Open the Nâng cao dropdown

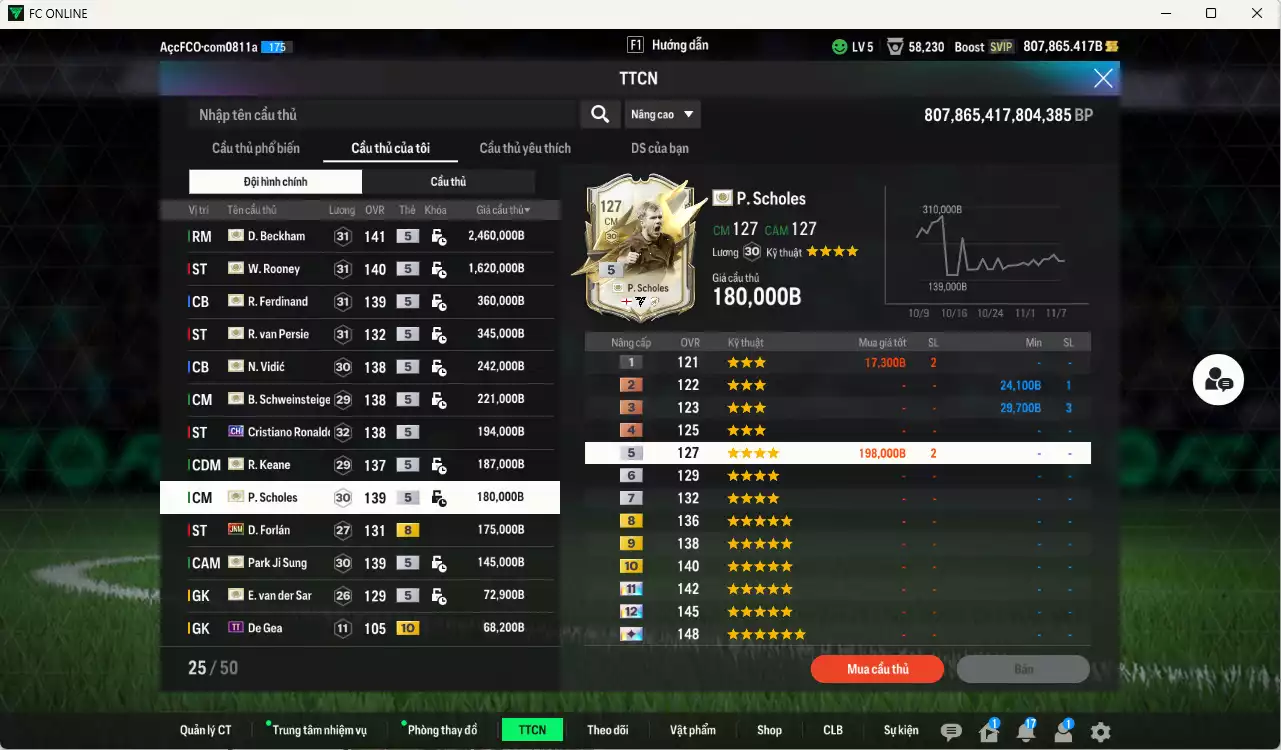tap(663, 114)
